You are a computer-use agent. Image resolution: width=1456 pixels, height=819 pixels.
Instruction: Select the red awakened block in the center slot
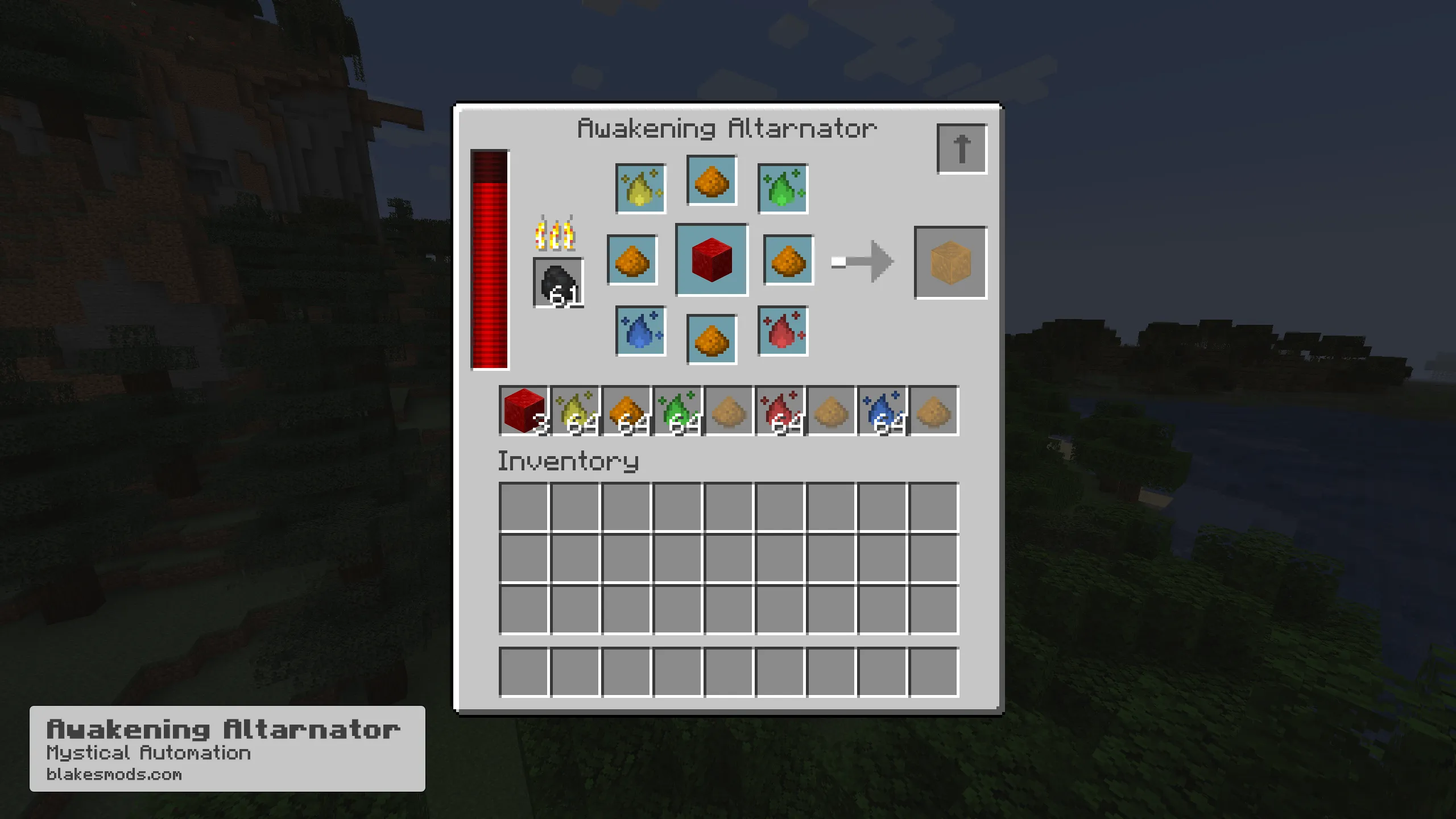coord(711,259)
